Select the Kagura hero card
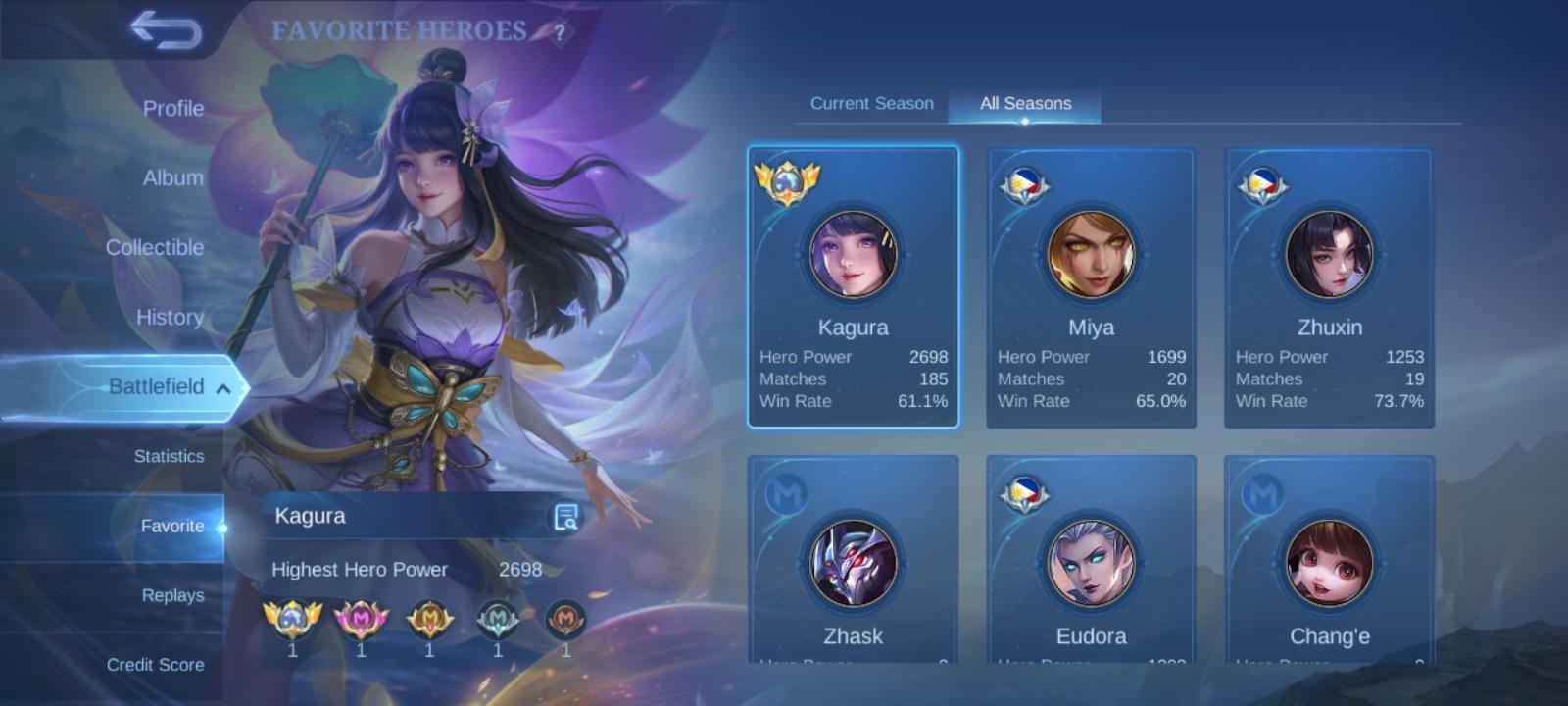 pyautogui.click(x=853, y=287)
